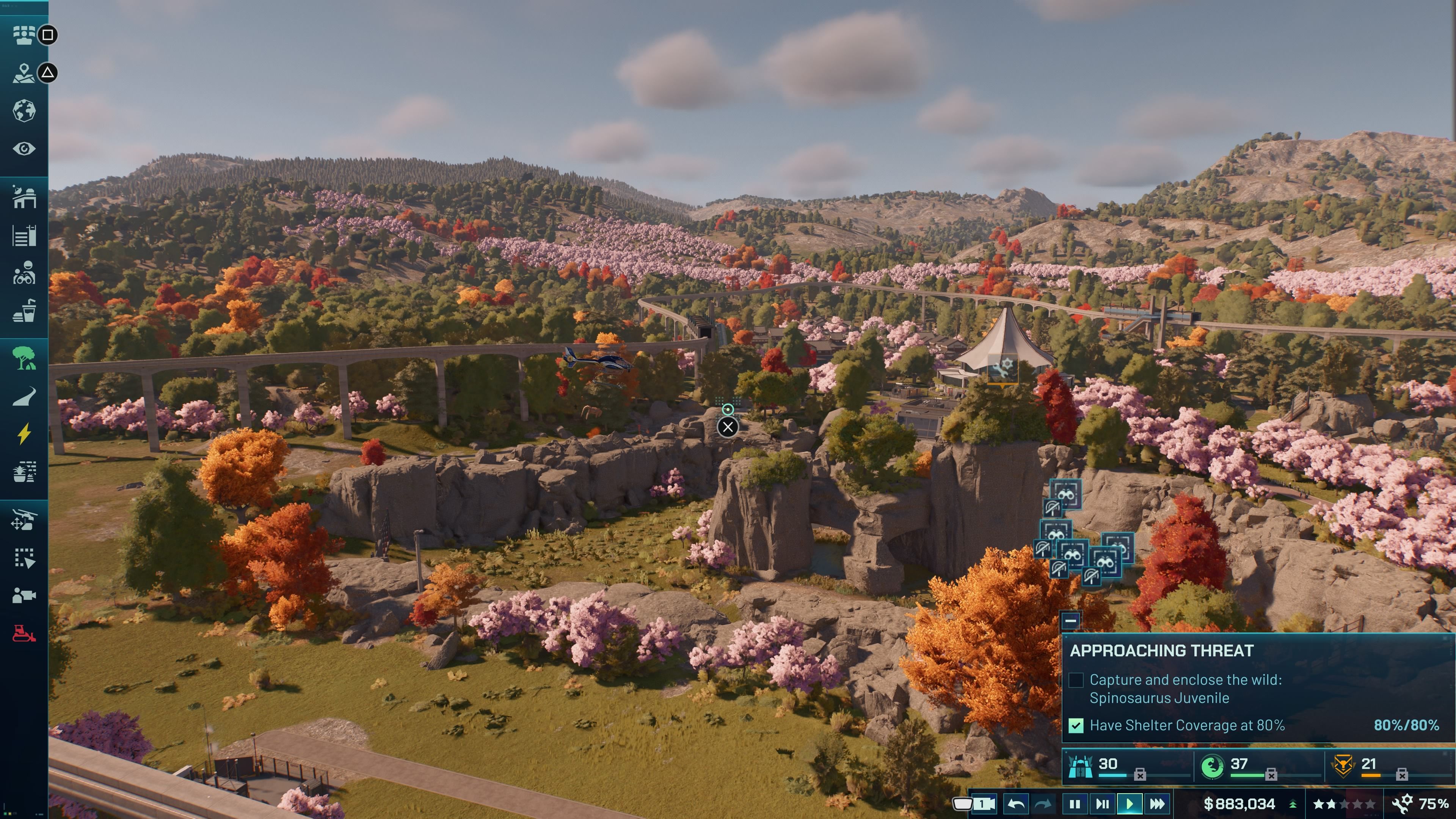Set game speed to triple fast-forward
This screenshot has width=1456, height=819.
click(1157, 804)
